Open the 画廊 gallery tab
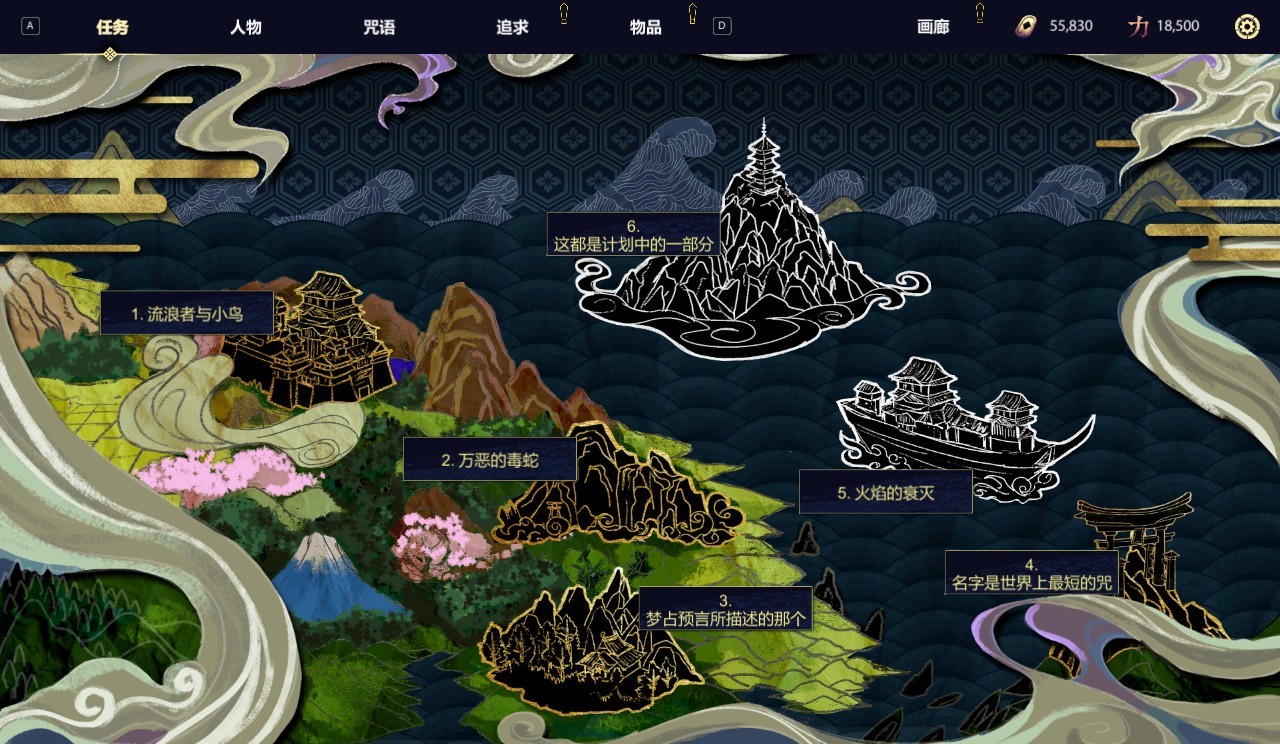 point(932,27)
